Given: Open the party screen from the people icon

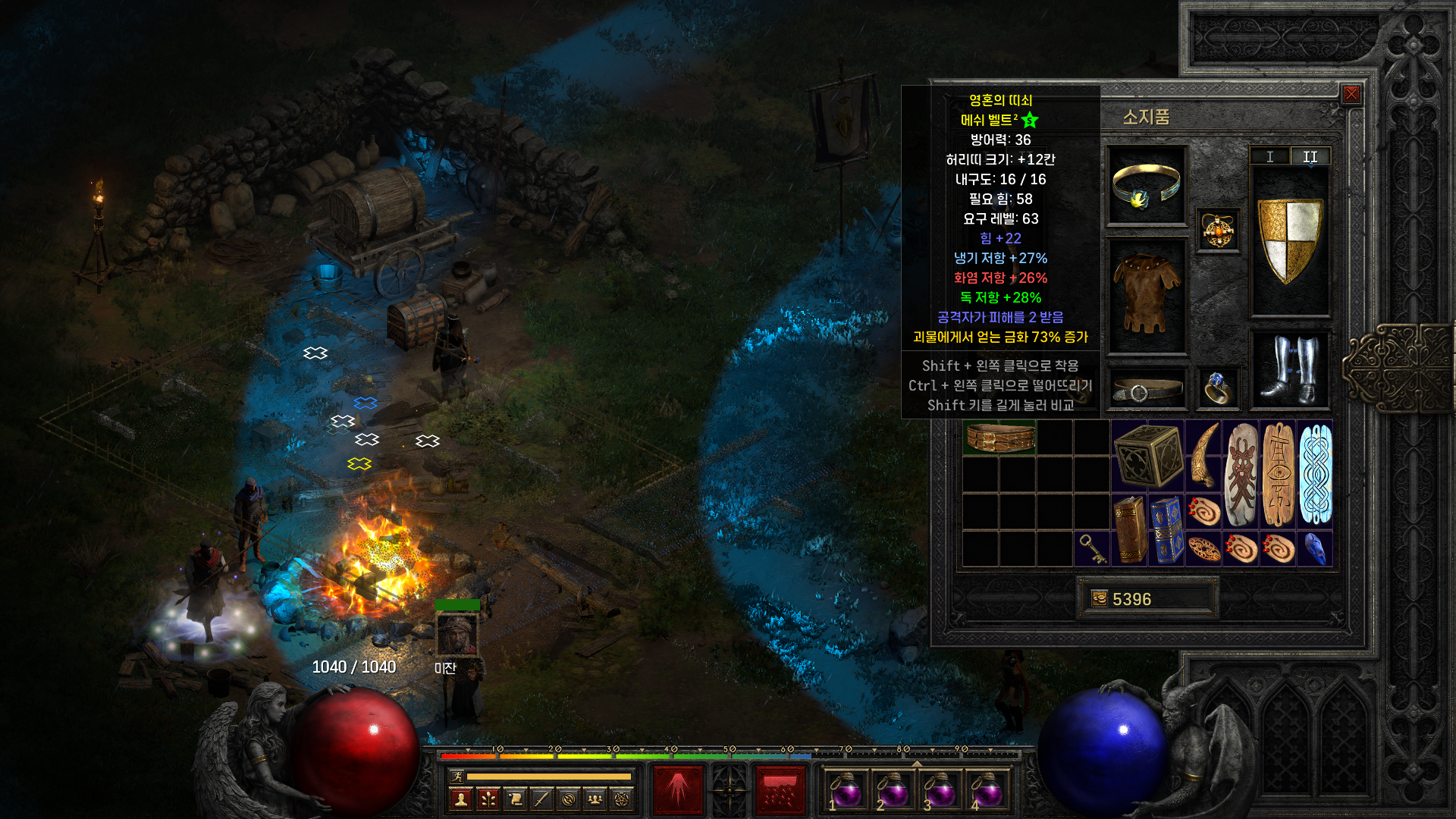Looking at the screenshot, I should click(x=595, y=799).
